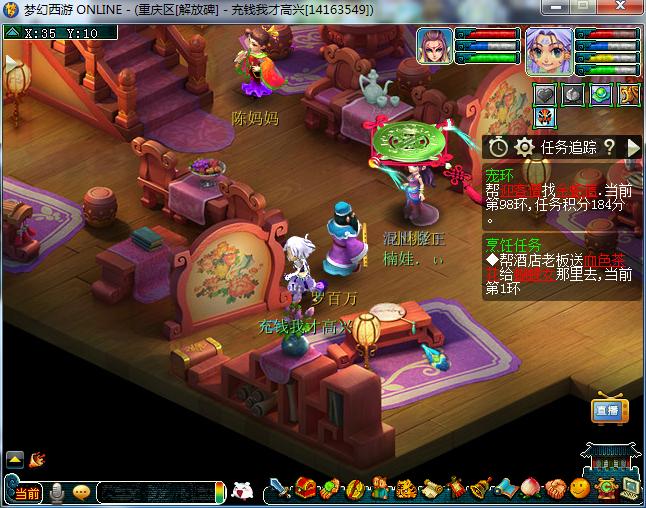Open the quest tracker timer clock
This screenshot has width=646, height=508.
[x=498, y=147]
